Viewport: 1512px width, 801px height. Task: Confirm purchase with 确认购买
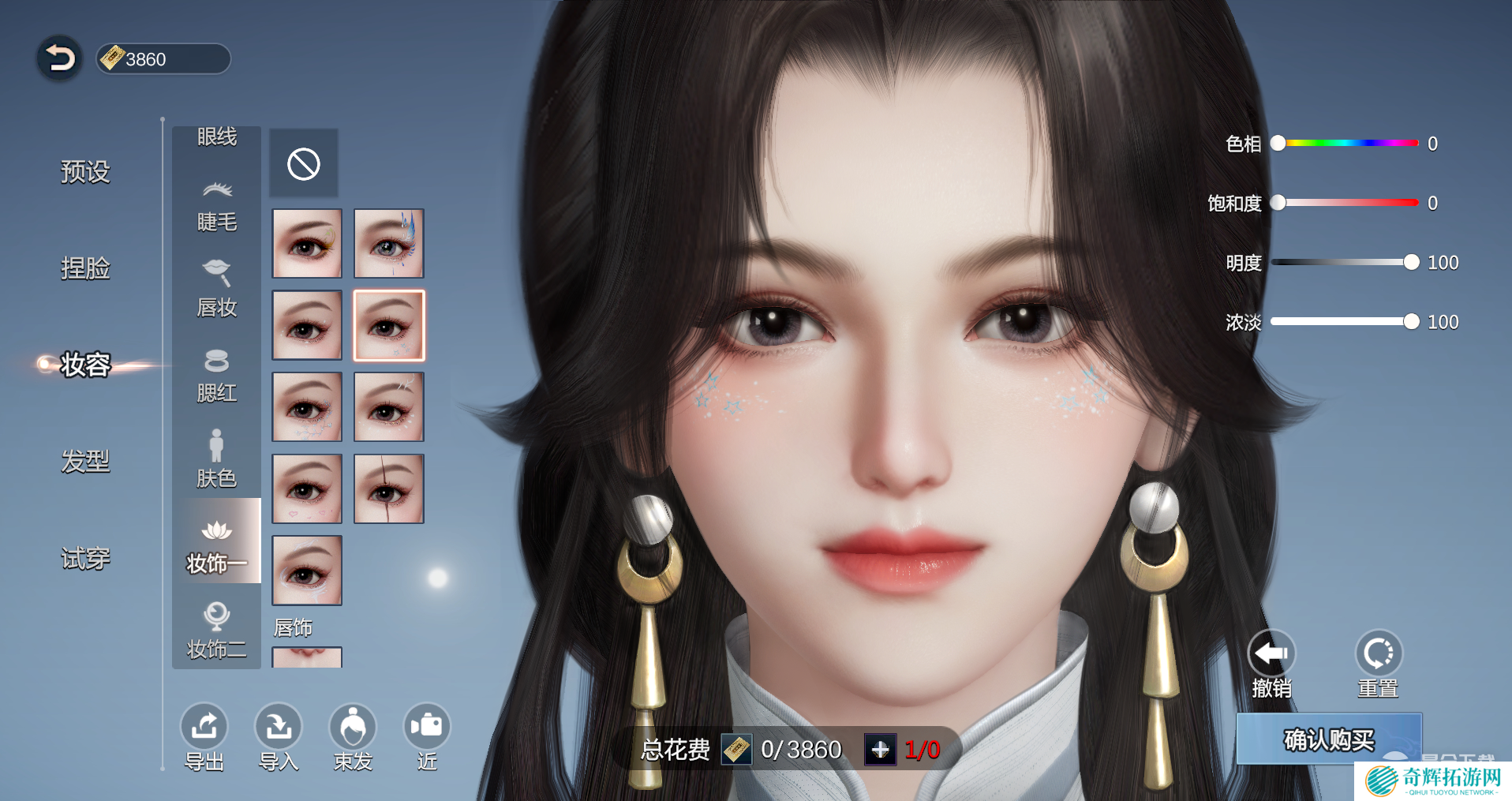click(1329, 739)
